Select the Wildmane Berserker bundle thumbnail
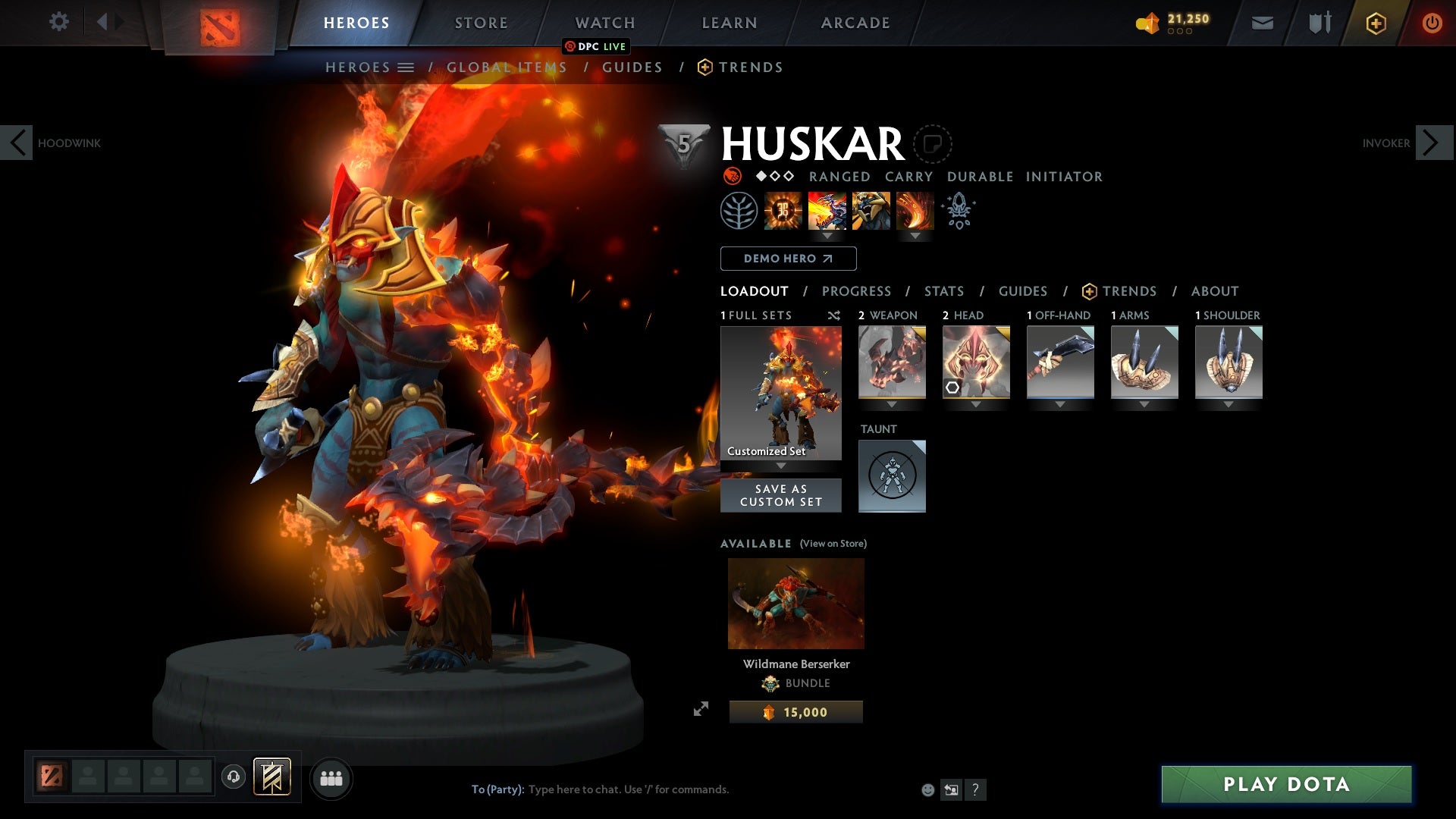This screenshot has height=819, width=1456. [795, 603]
